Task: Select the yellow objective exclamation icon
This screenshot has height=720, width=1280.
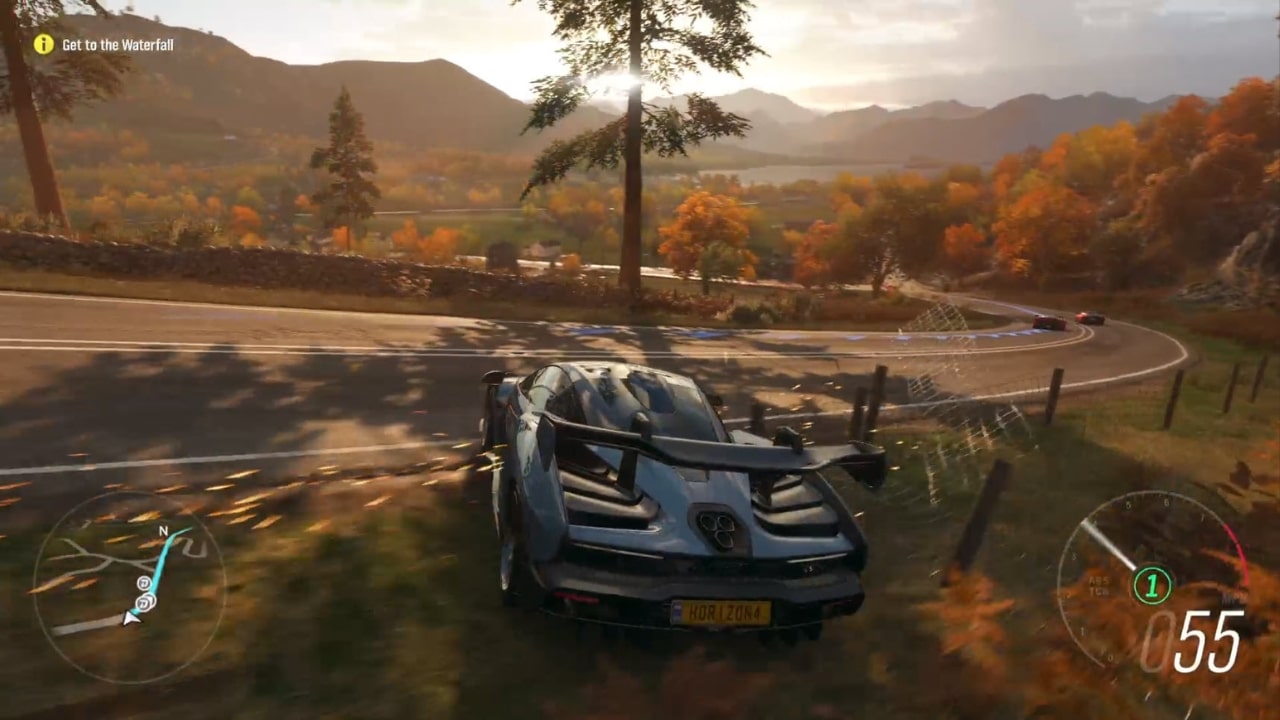Action: 43,44
